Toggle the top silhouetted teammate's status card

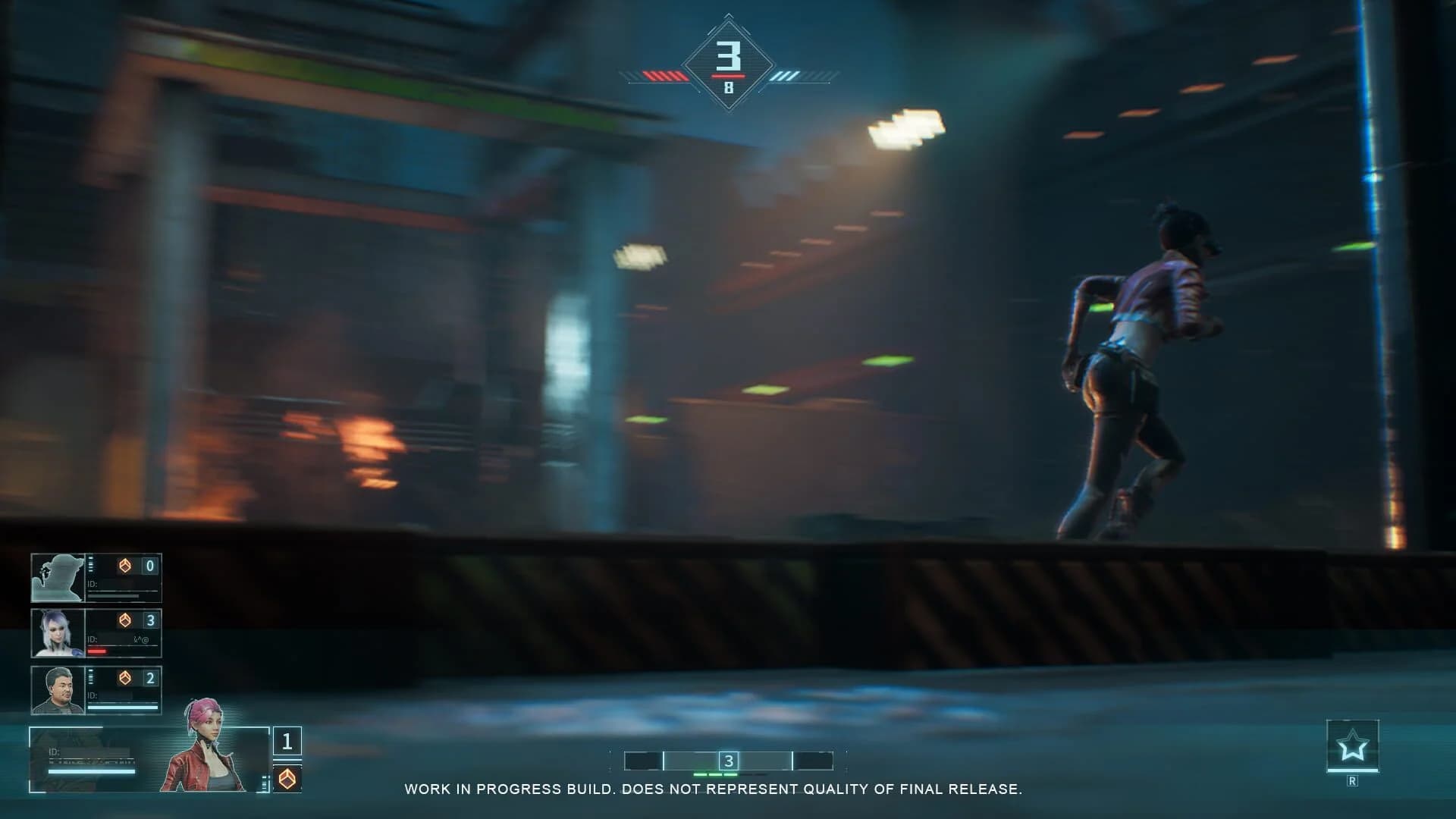click(x=96, y=577)
